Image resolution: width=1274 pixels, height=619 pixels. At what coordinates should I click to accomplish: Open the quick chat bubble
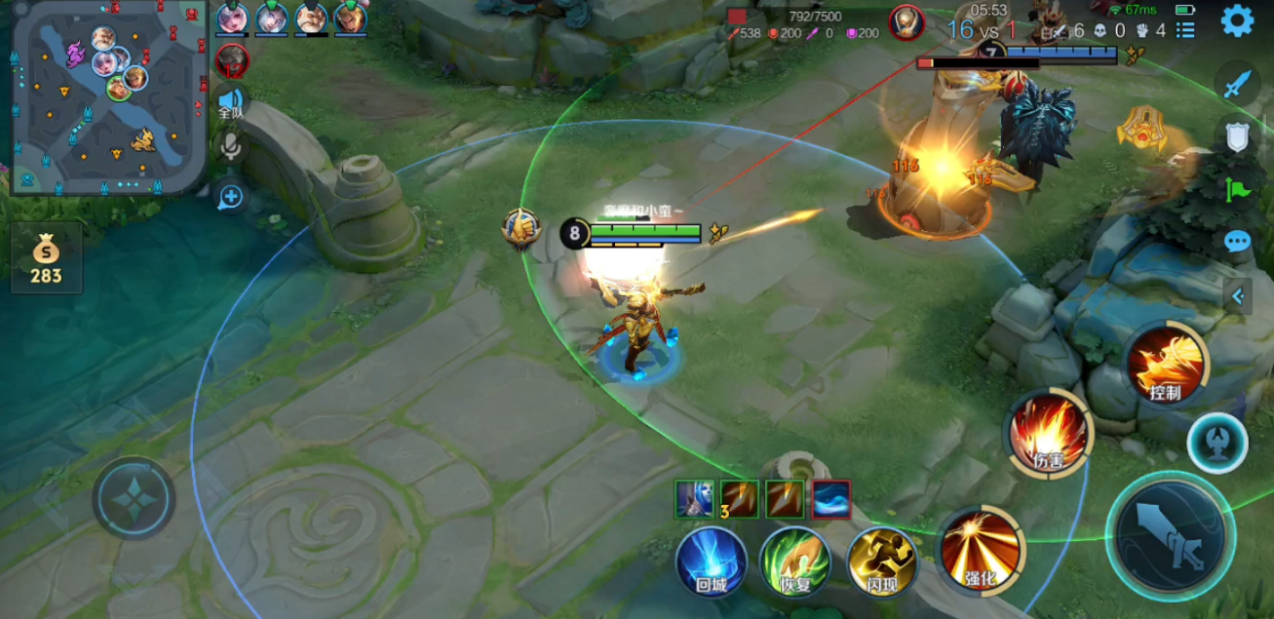pos(1237,241)
